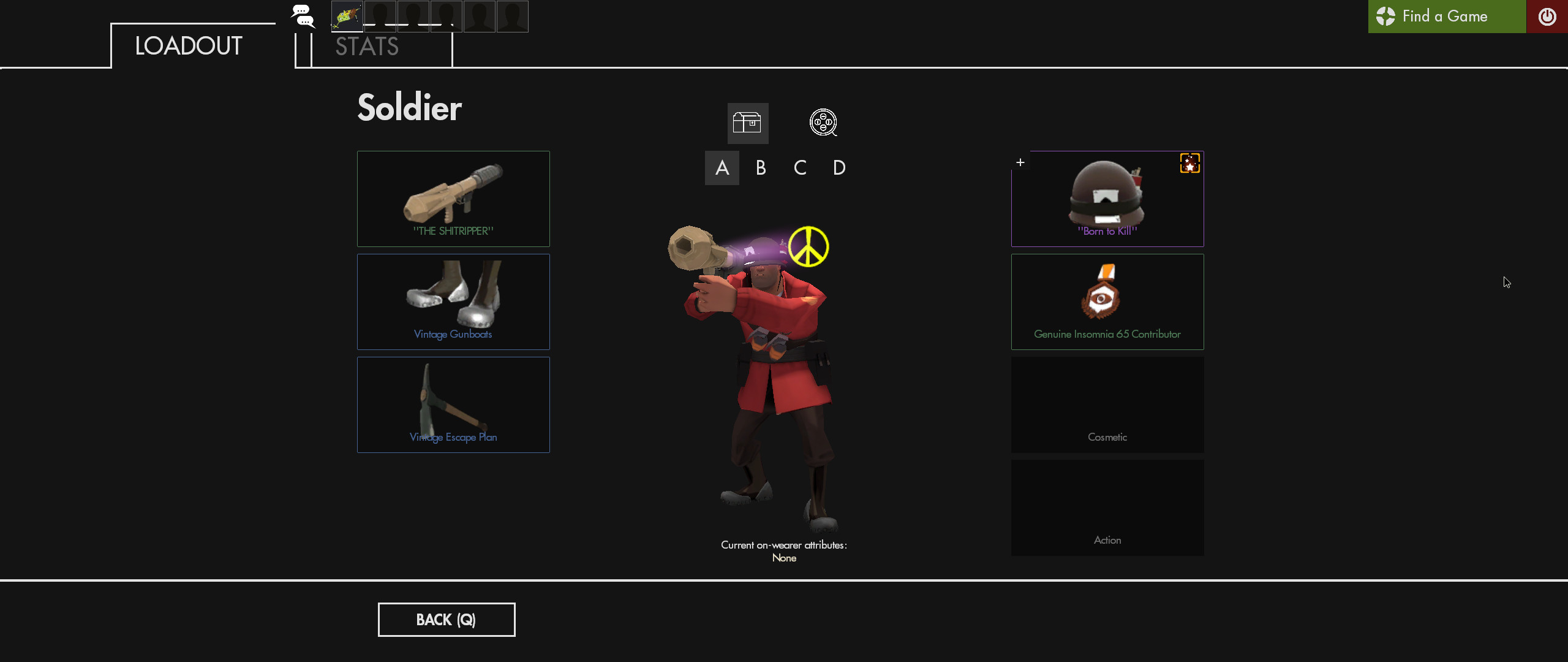Select the Vintage Gunboats secondary slot
The height and width of the screenshot is (662, 1568).
coord(453,301)
